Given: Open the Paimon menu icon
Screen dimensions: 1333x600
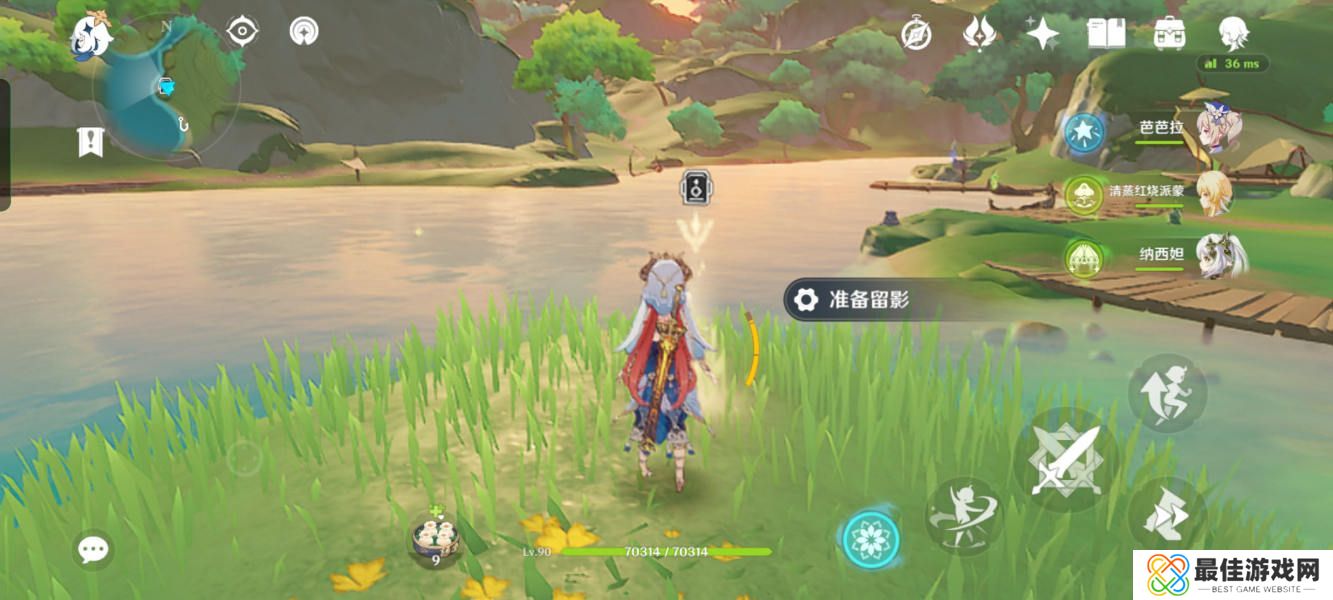Looking at the screenshot, I should click(x=91, y=37).
